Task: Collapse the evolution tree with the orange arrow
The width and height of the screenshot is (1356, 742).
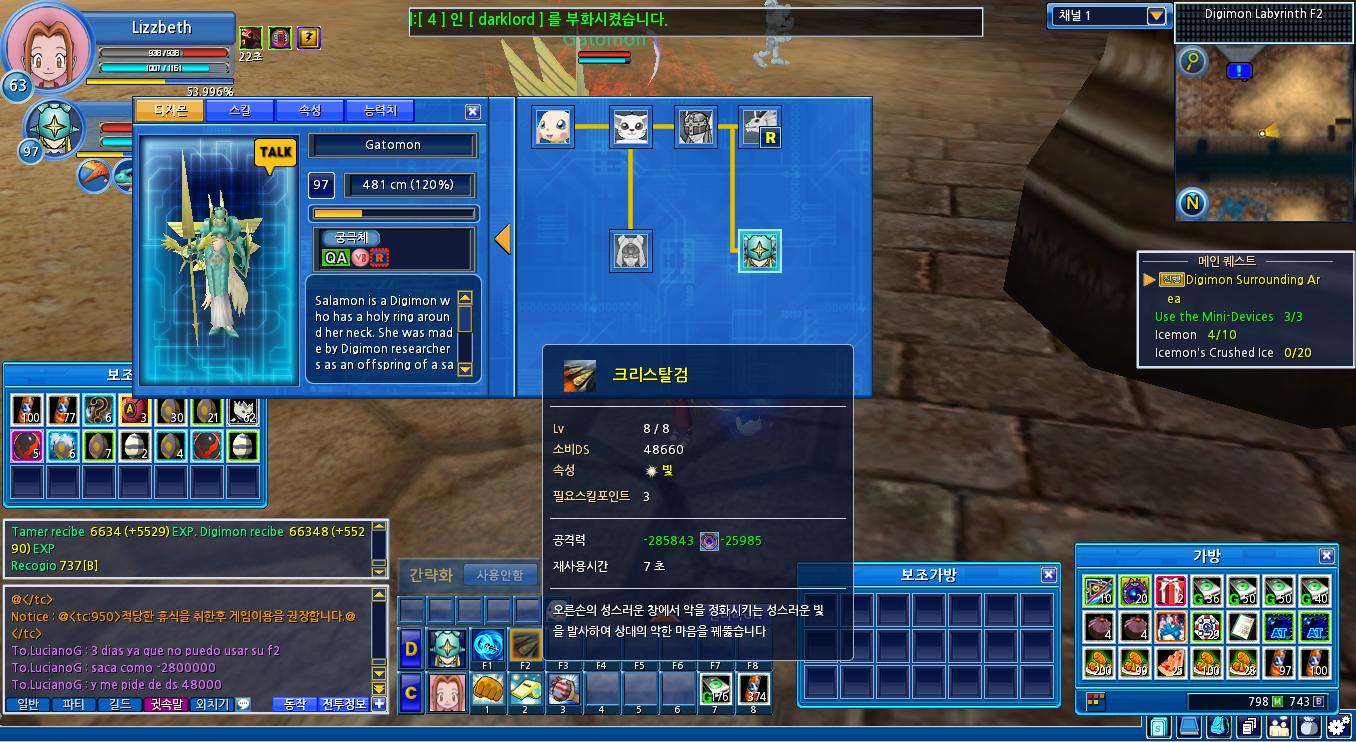Action: (503, 239)
